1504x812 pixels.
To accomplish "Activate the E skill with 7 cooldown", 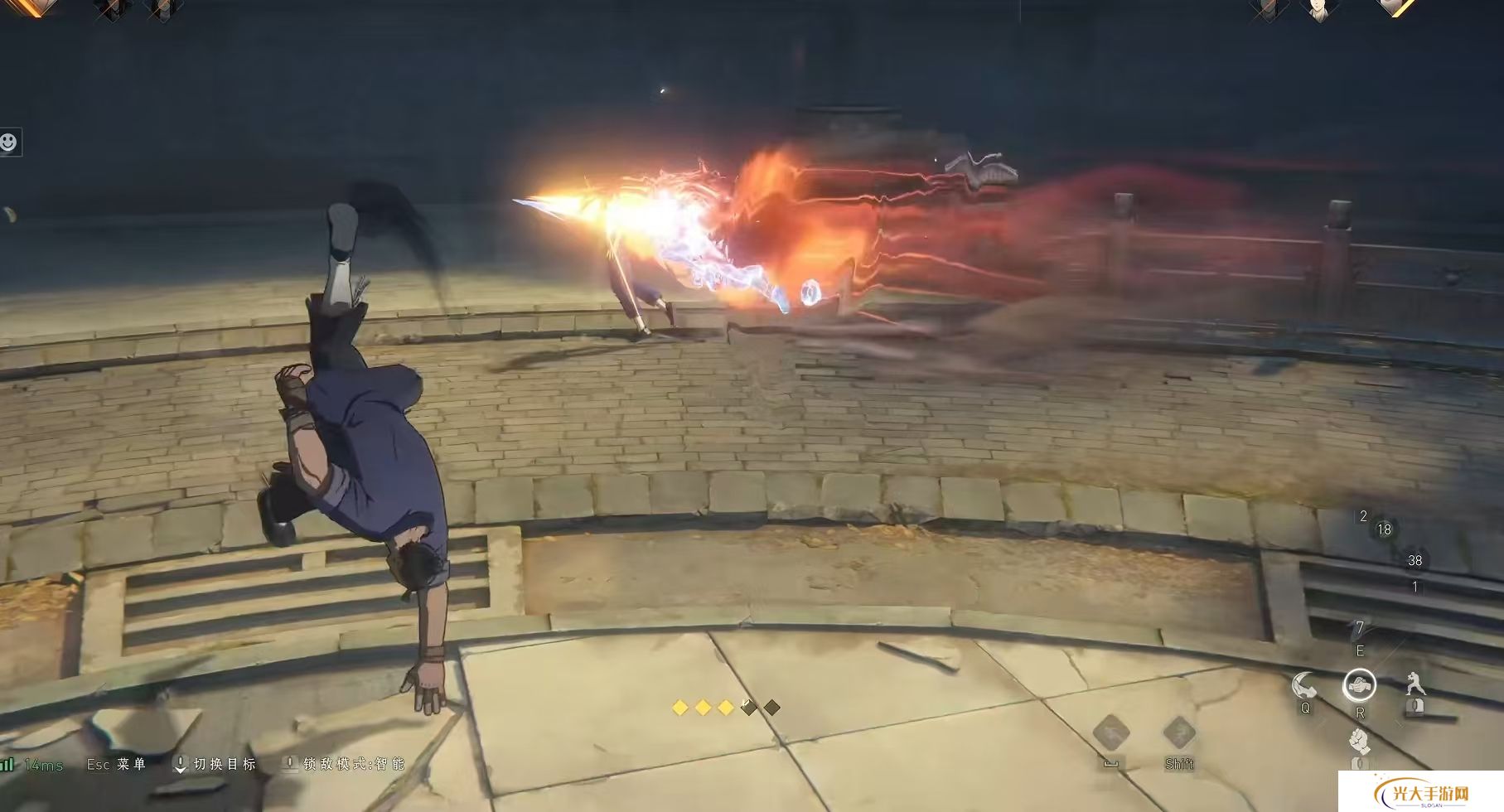I will pos(1359,631).
